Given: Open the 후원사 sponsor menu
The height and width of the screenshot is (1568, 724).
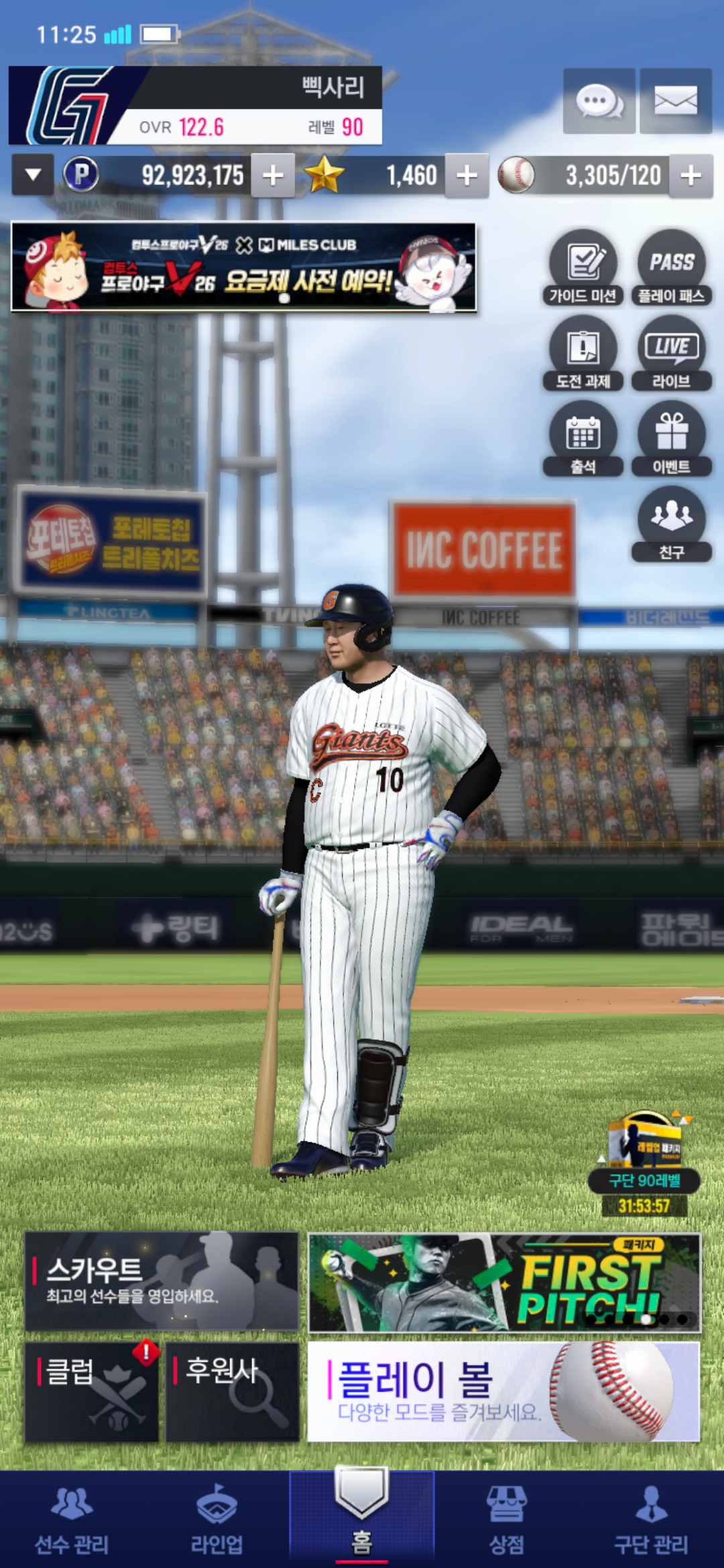Looking at the screenshot, I should [x=232, y=1391].
